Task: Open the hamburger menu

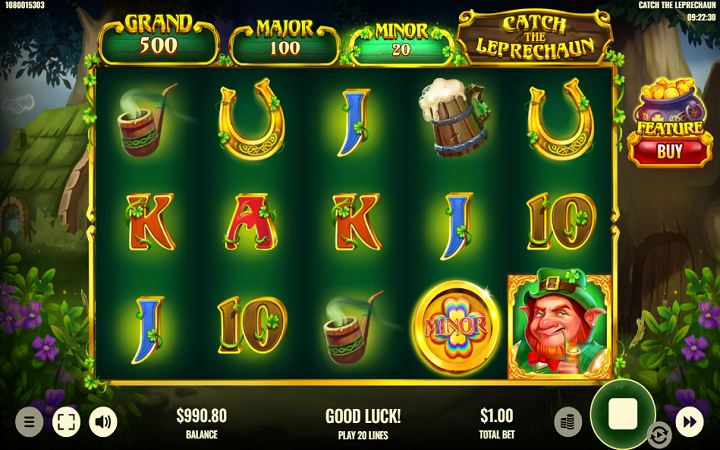Action: click(x=29, y=422)
